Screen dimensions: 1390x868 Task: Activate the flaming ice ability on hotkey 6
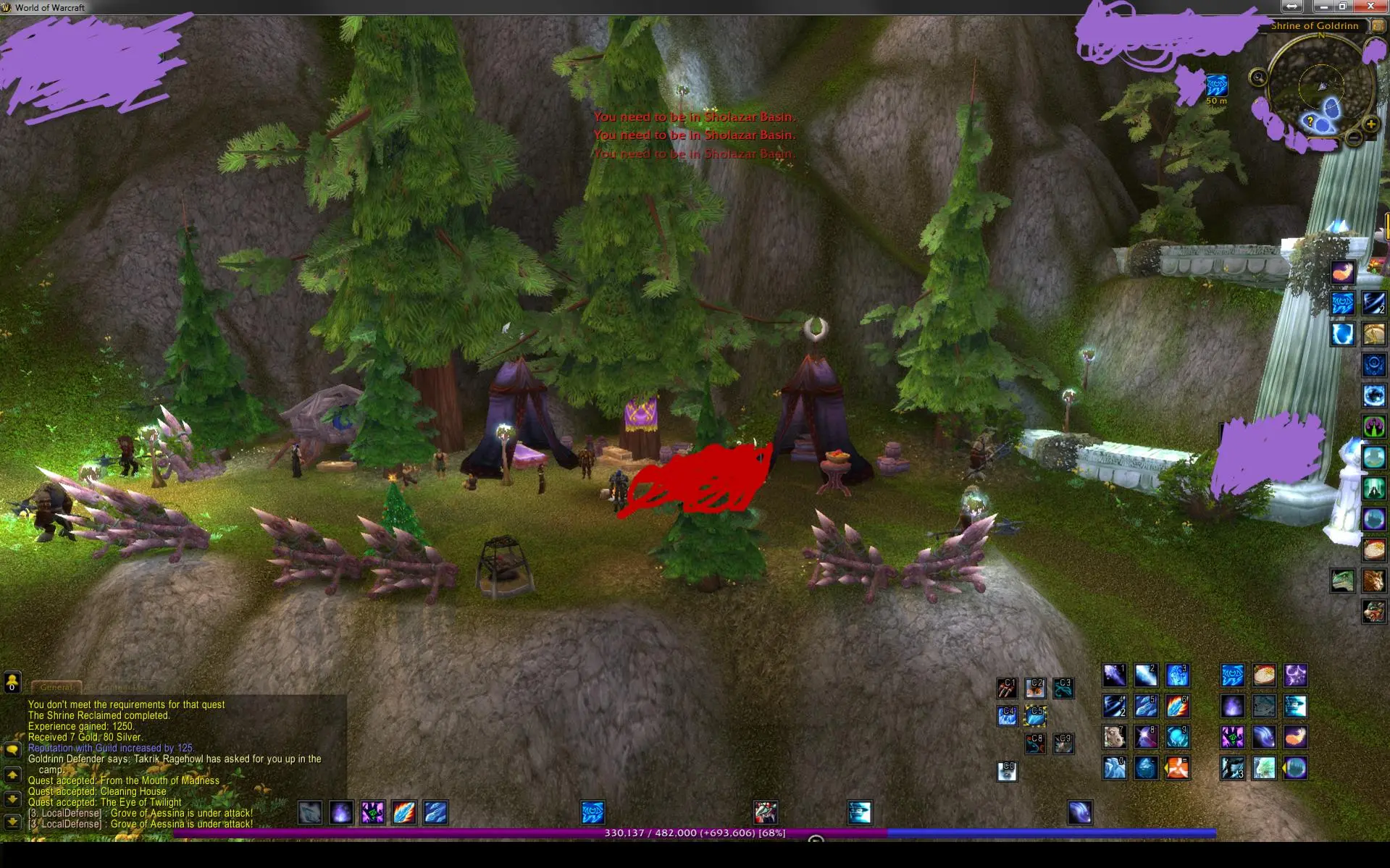coord(1178,706)
